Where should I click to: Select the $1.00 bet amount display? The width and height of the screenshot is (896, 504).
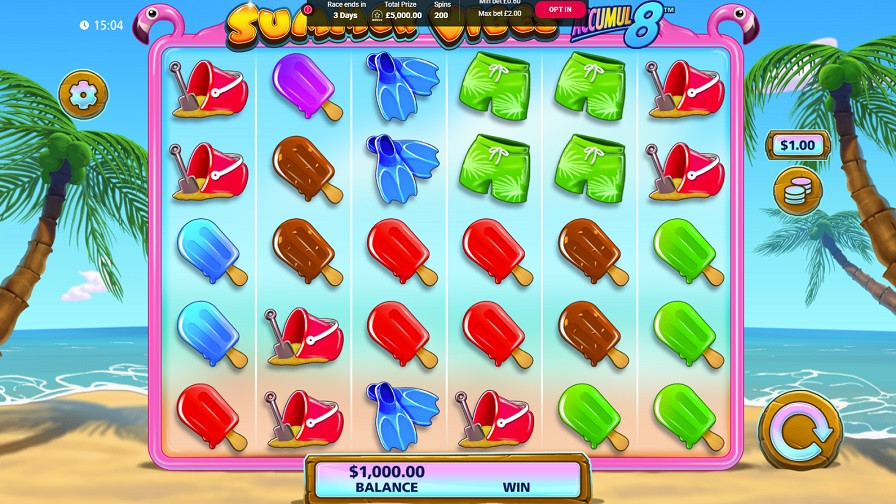tap(797, 145)
